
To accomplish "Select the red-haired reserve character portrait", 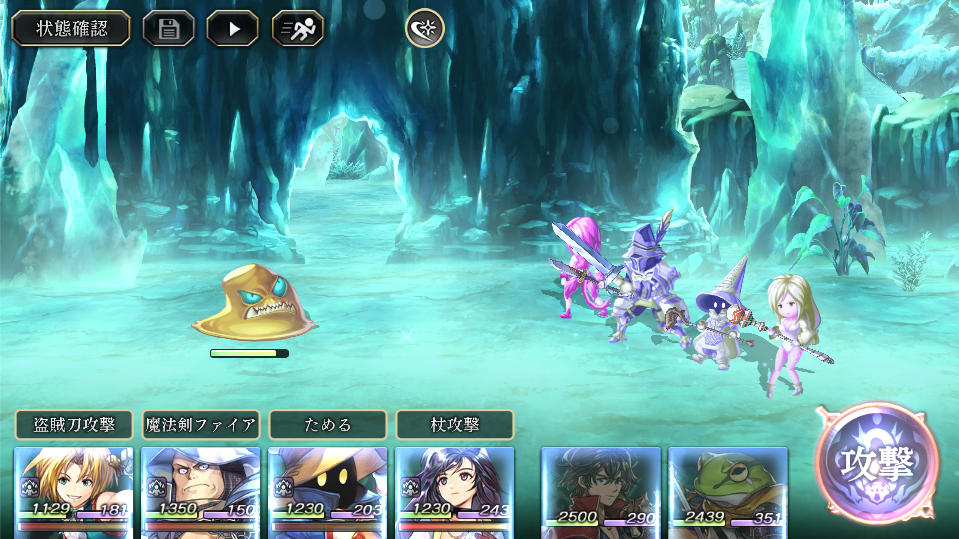I will point(601,490).
